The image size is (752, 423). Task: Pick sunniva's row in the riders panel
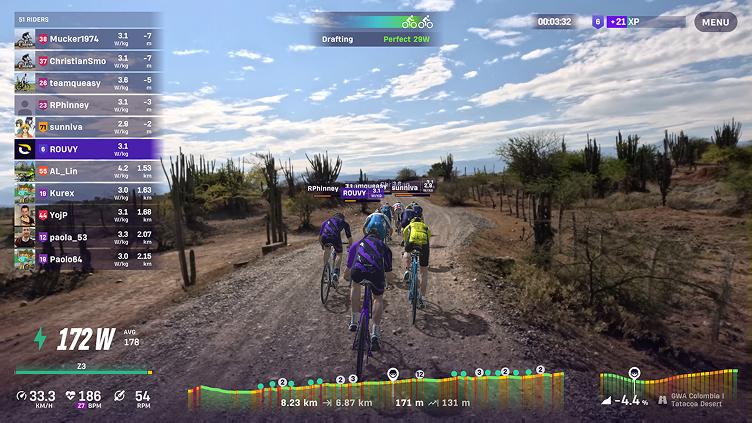[x=88, y=127]
